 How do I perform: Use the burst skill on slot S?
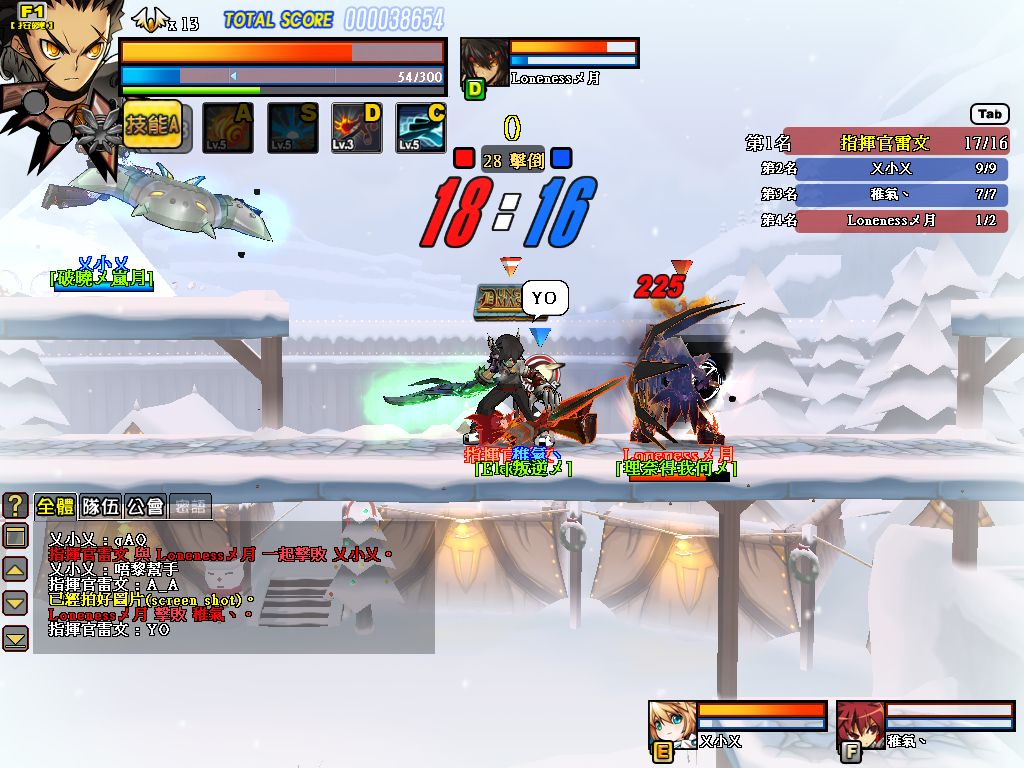pos(293,128)
